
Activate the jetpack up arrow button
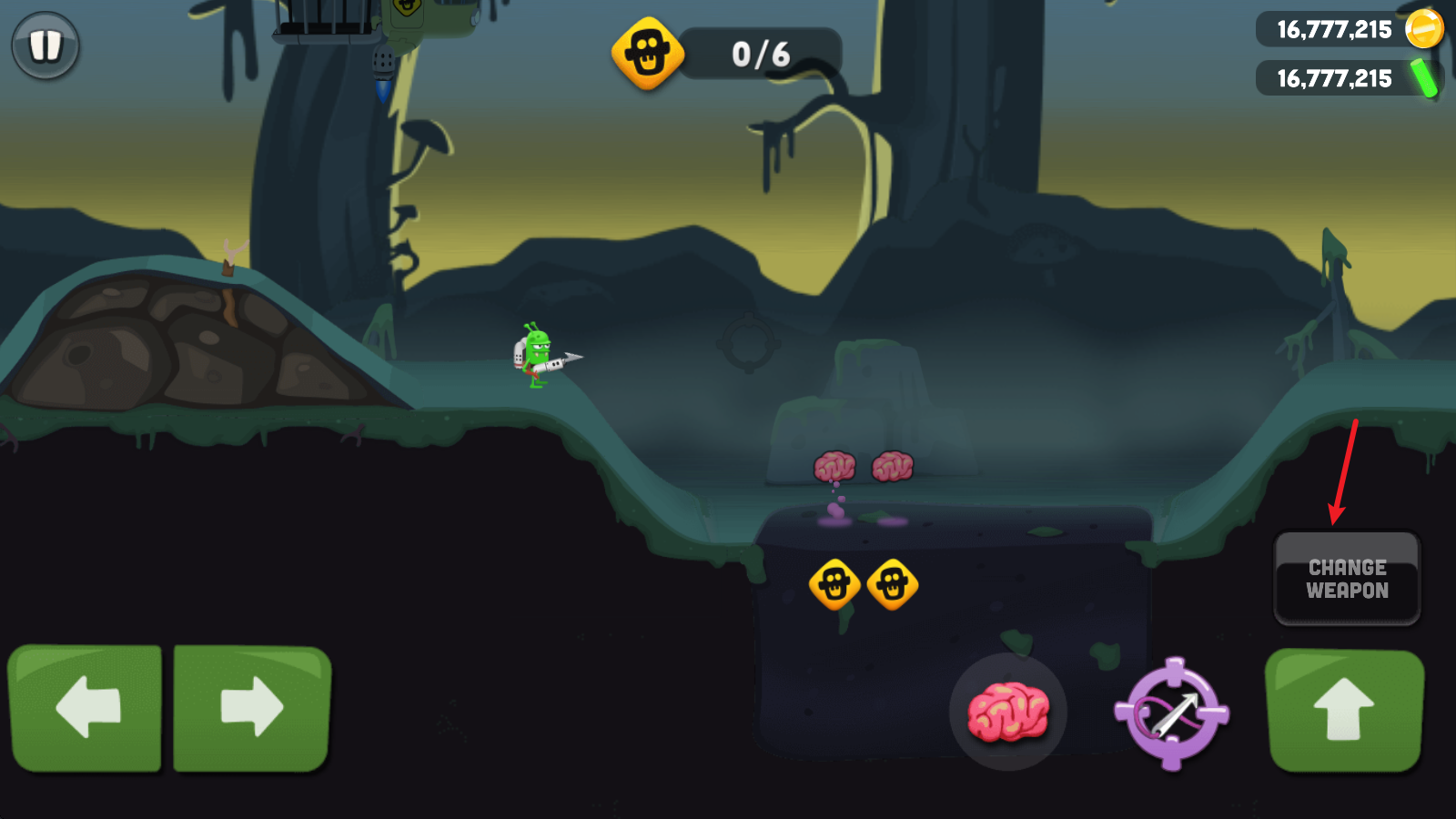pyautogui.click(x=1344, y=710)
